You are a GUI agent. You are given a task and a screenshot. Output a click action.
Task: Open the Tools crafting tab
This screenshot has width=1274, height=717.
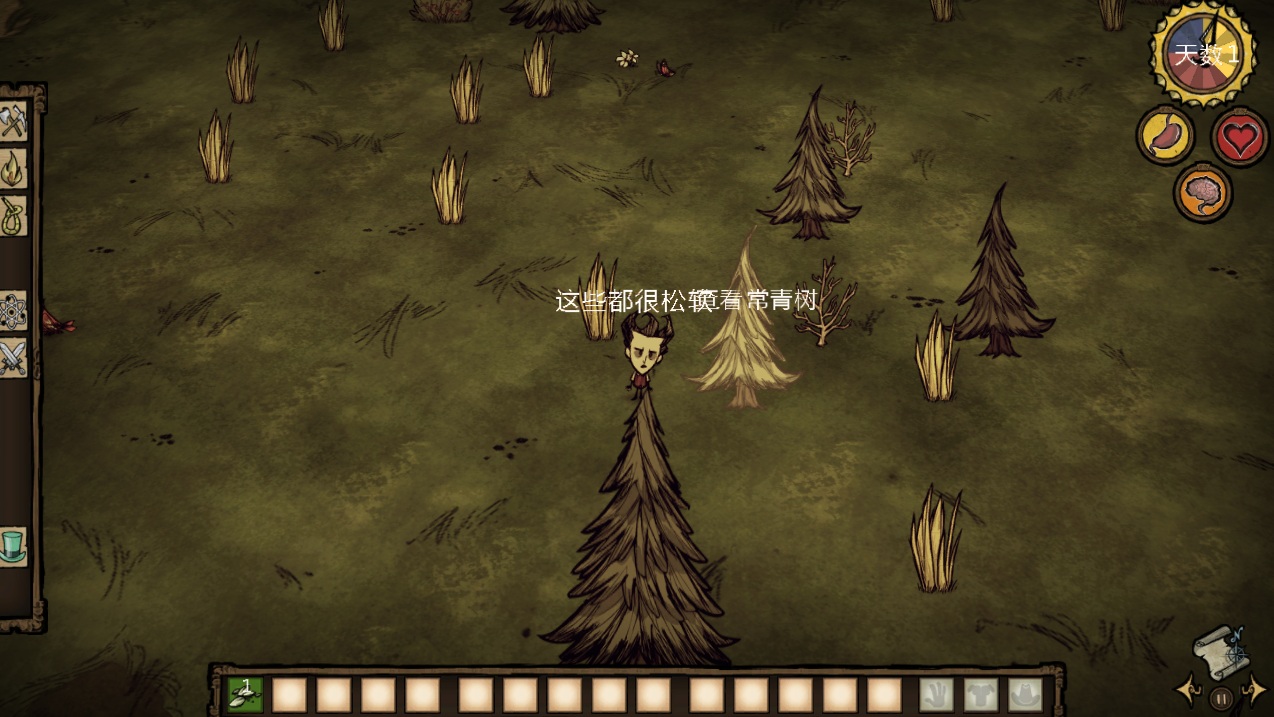pyautogui.click(x=13, y=123)
